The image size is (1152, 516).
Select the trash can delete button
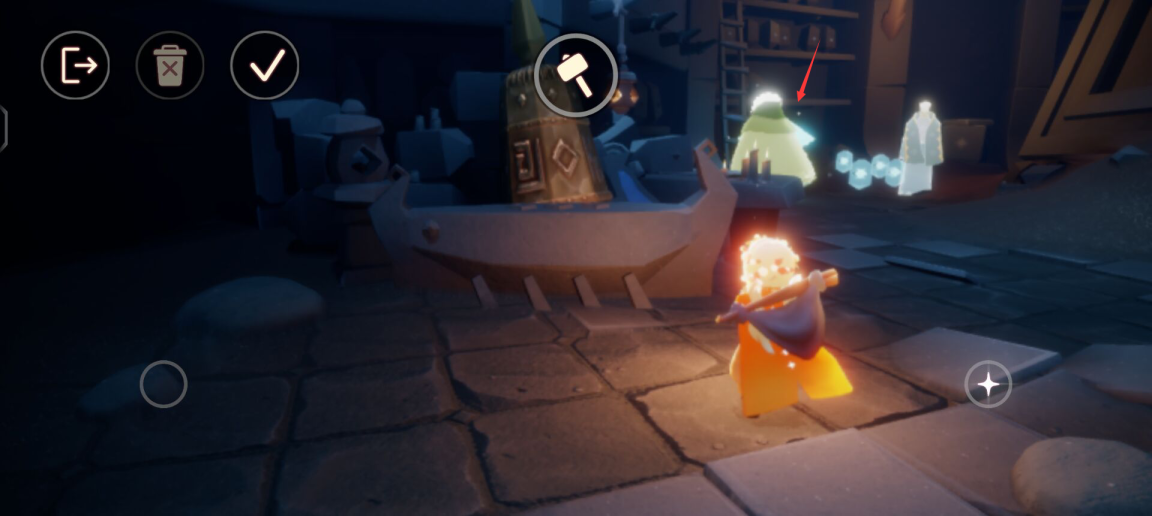pyautogui.click(x=170, y=66)
